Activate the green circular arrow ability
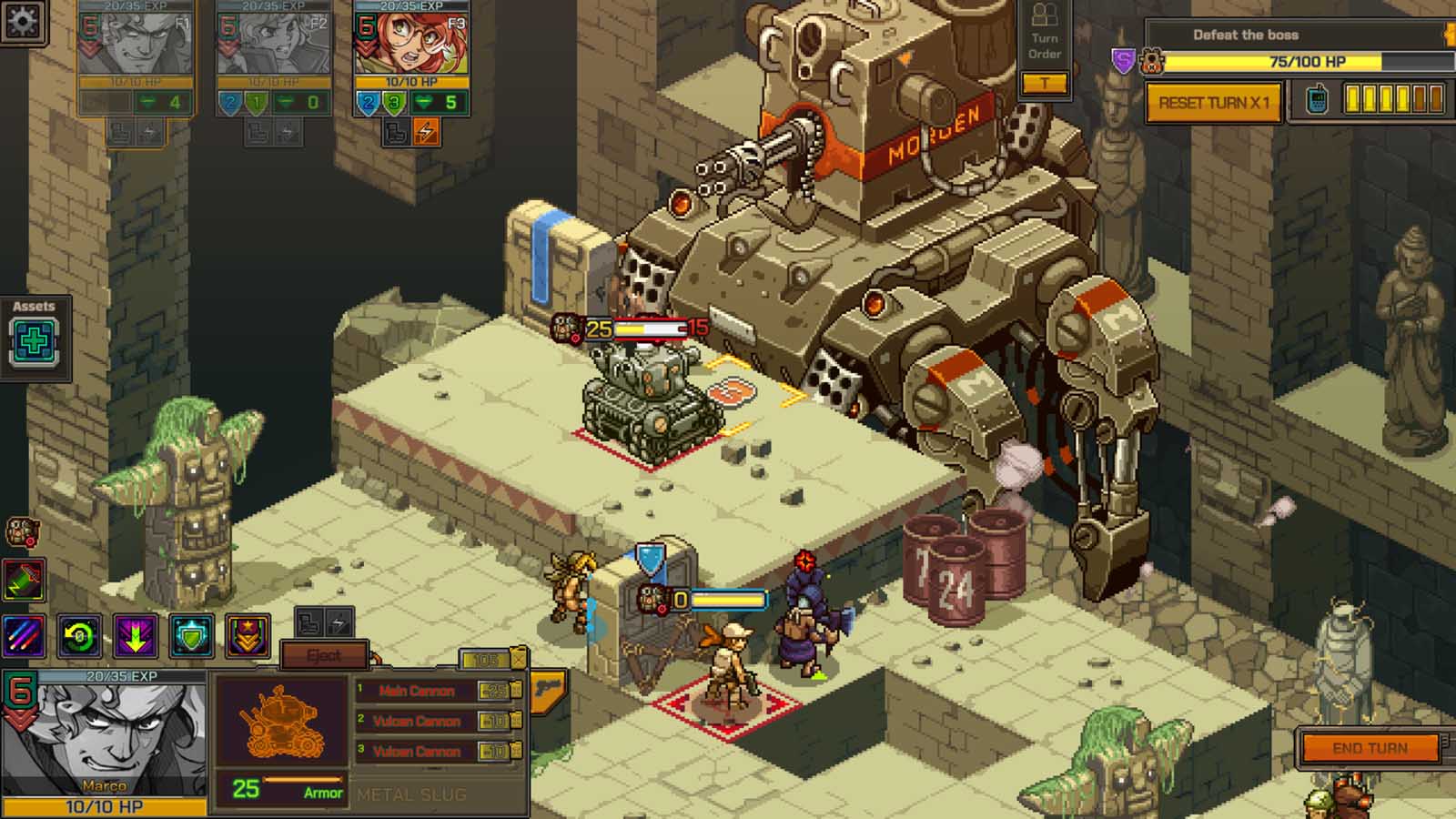 point(80,636)
